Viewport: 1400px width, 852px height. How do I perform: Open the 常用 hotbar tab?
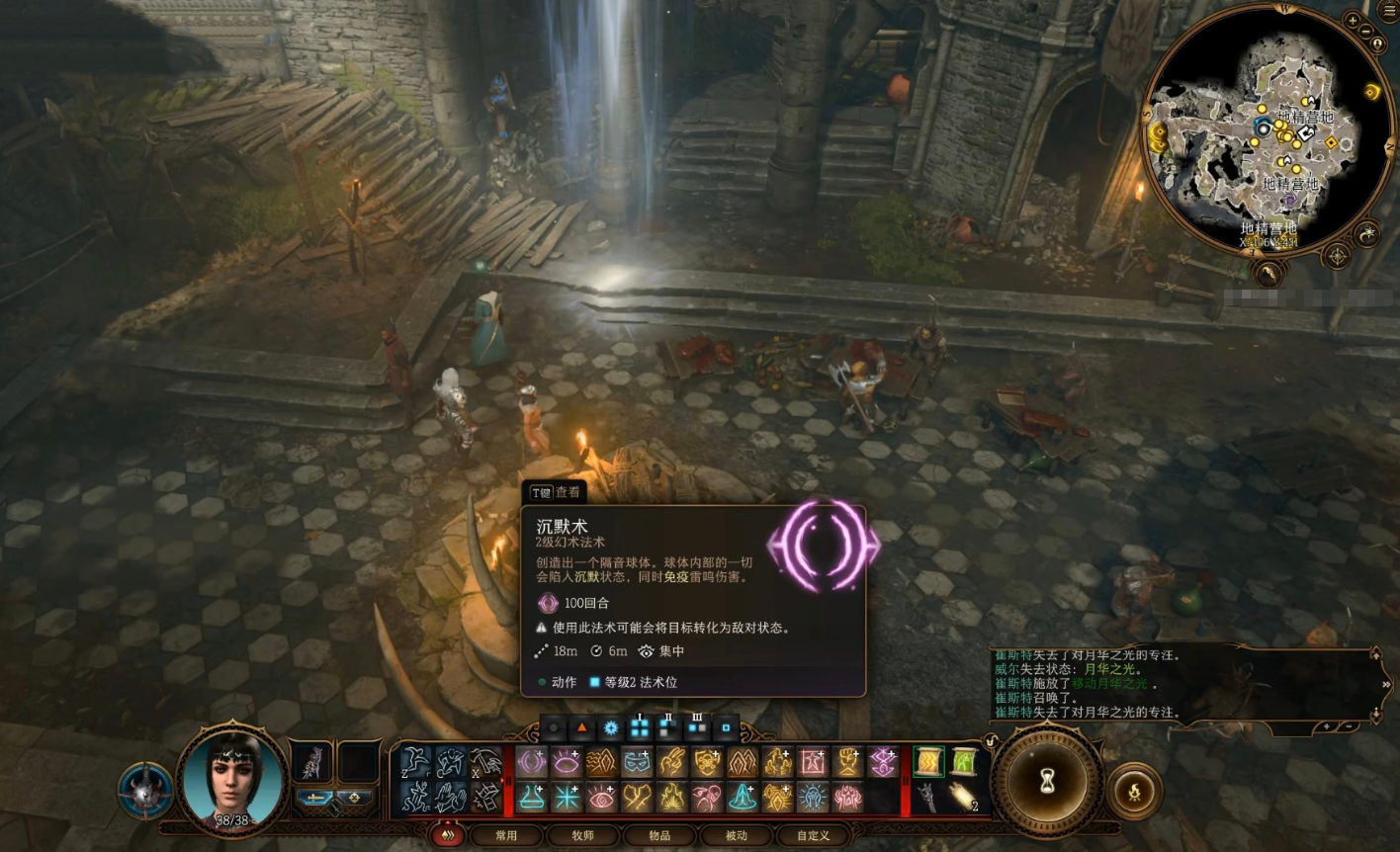coord(505,835)
